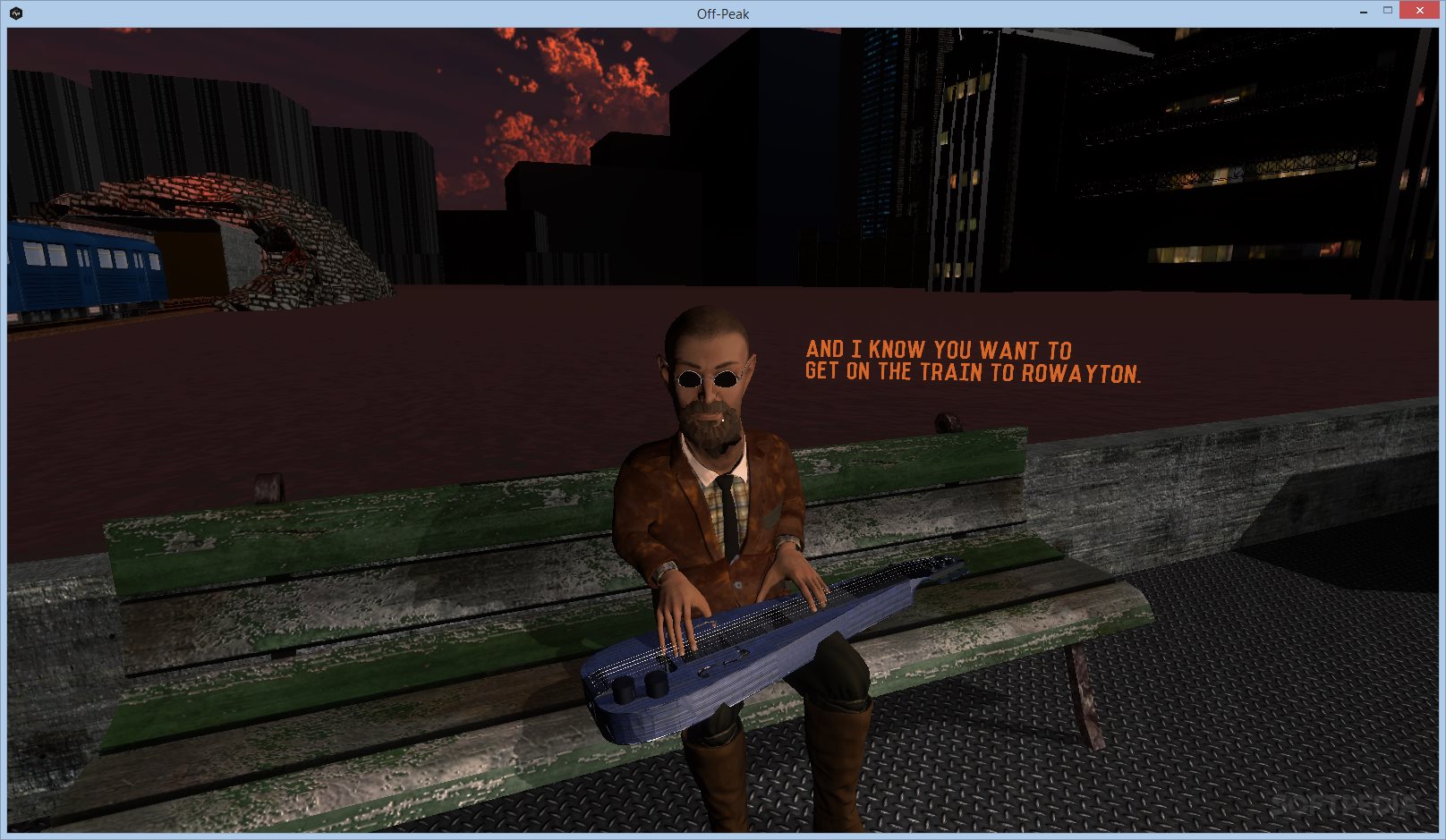Close the Off-Peak window
1446x840 pixels.
pos(1419,11)
